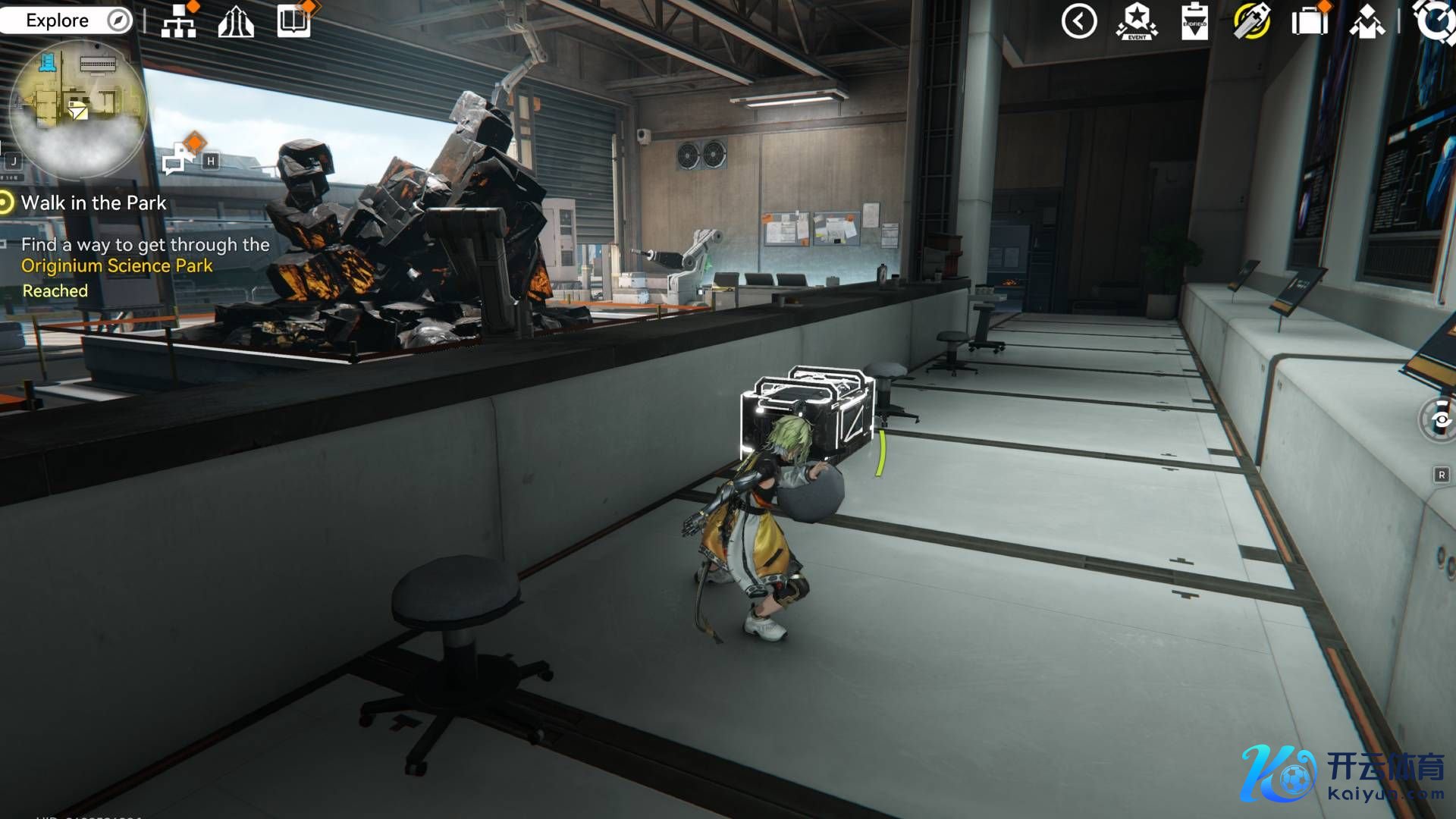Open the Endfield clipboard icon

click(x=1194, y=21)
